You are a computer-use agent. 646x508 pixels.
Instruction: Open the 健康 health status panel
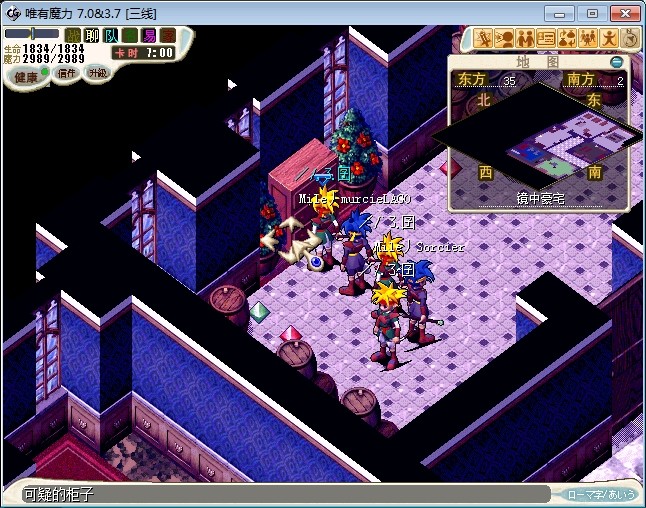point(26,76)
